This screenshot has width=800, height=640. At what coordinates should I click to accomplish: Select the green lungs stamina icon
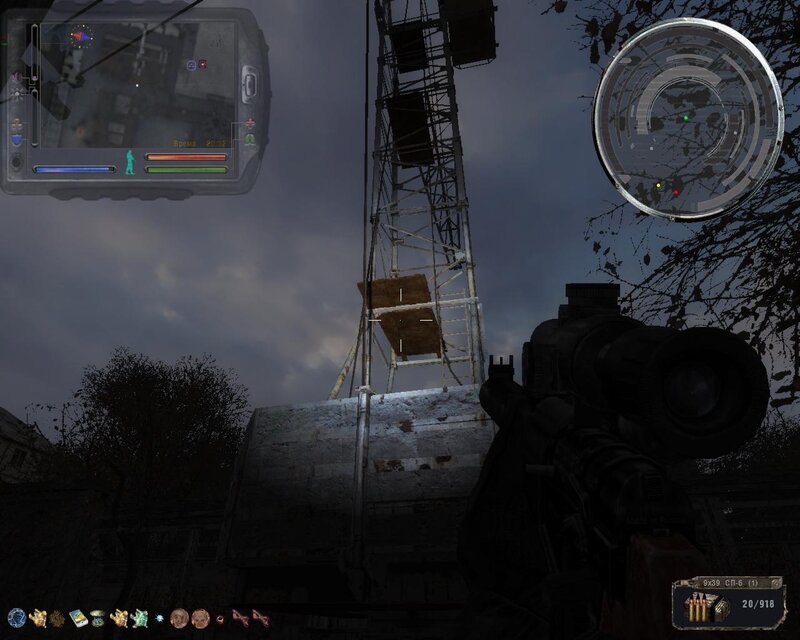pyautogui.click(x=249, y=139)
